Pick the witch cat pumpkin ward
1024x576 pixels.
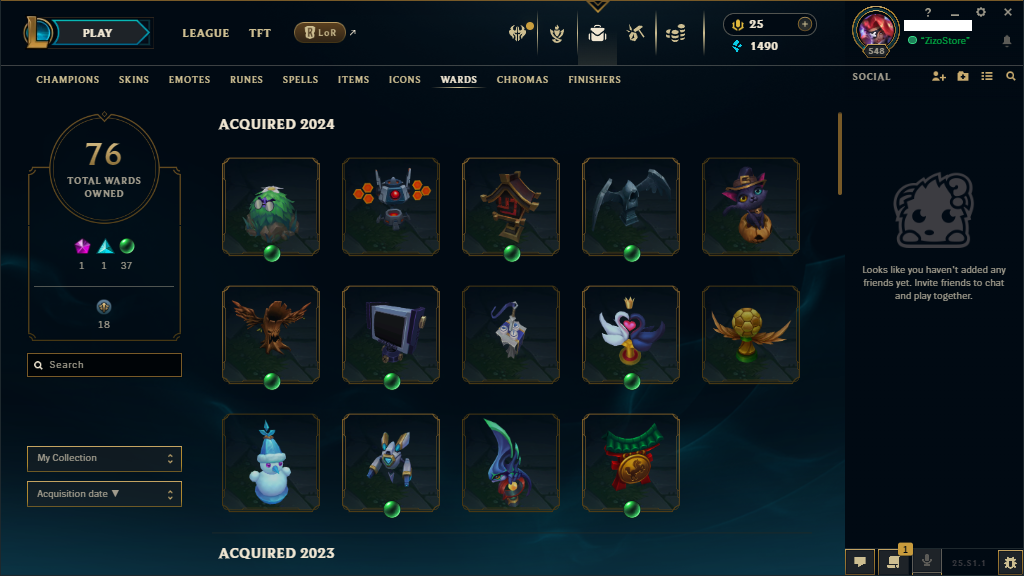tap(751, 206)
